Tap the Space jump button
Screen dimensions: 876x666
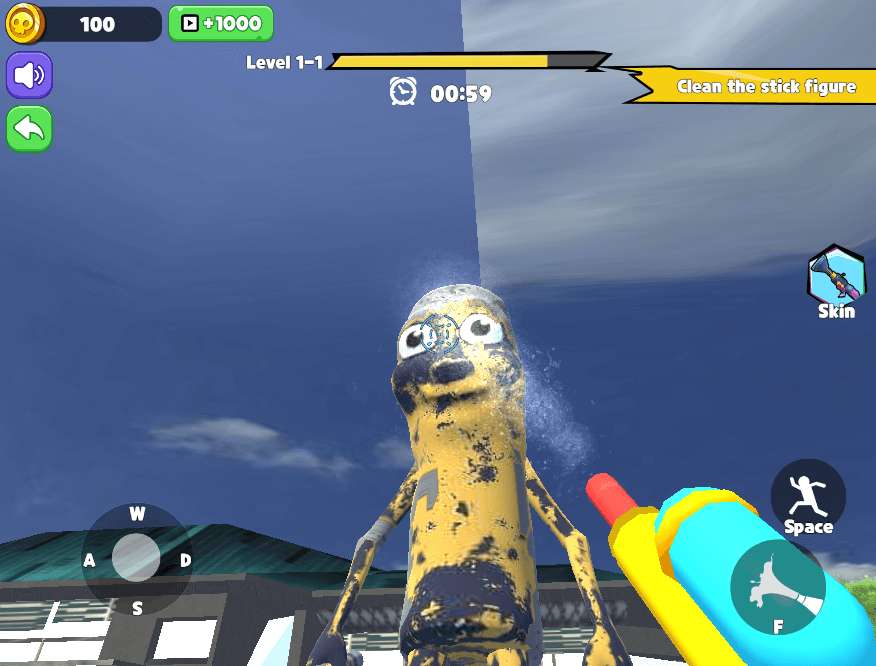808,498
